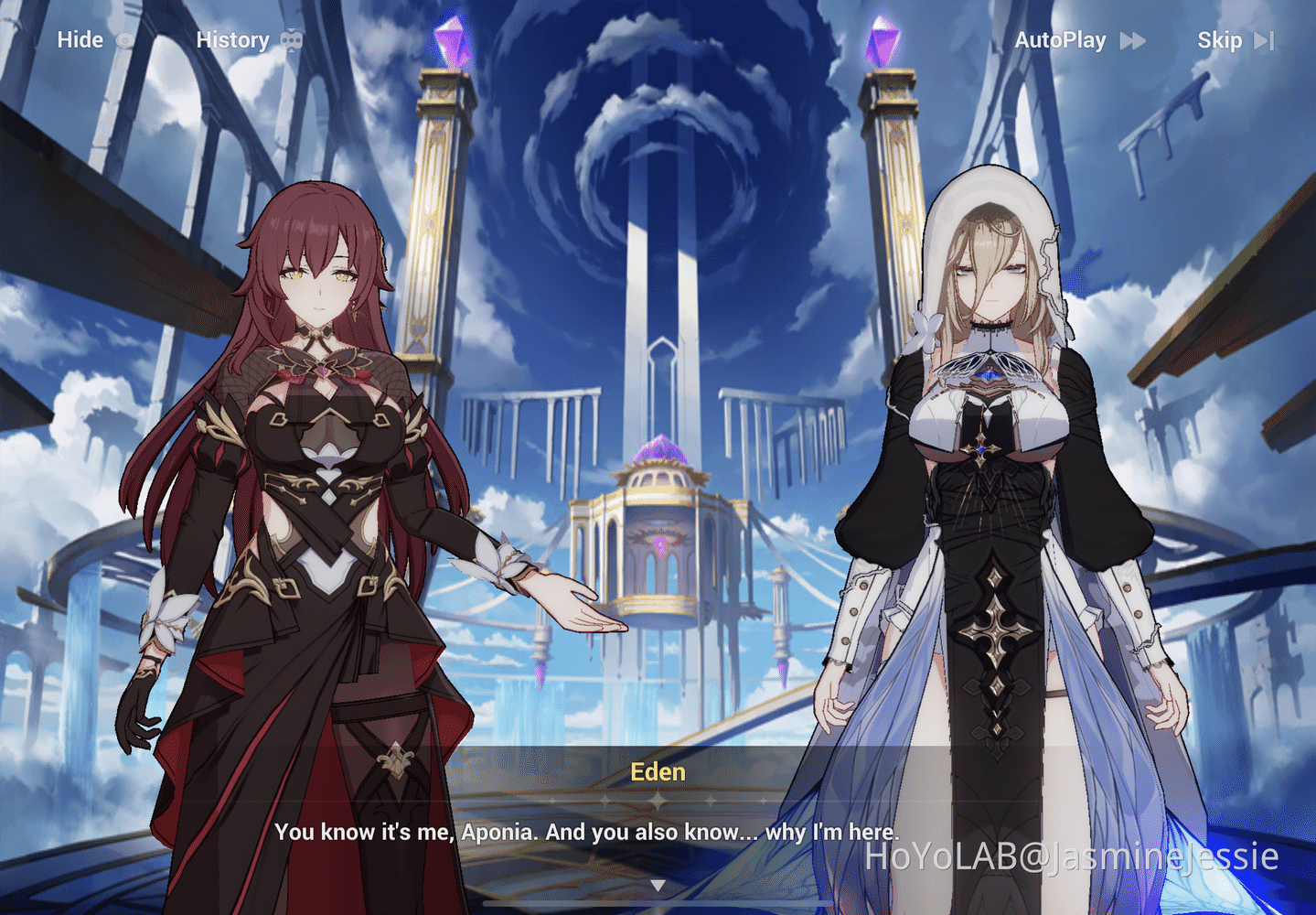Viewport: 1316px width, 915px height.
Task: Click Eden's golden name banner
Action: pos(658,771)
